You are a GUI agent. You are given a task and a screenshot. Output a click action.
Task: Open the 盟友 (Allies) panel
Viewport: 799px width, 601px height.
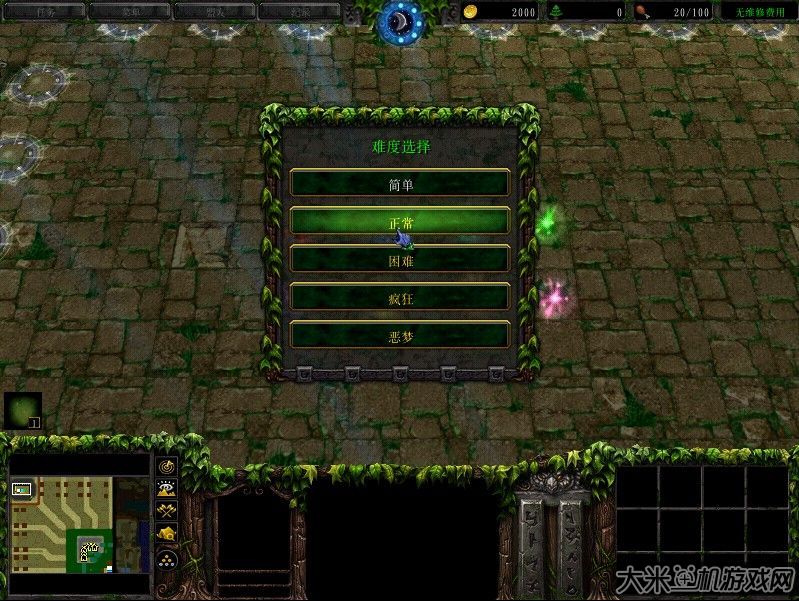pyautogui.click(x=214, y=11)
